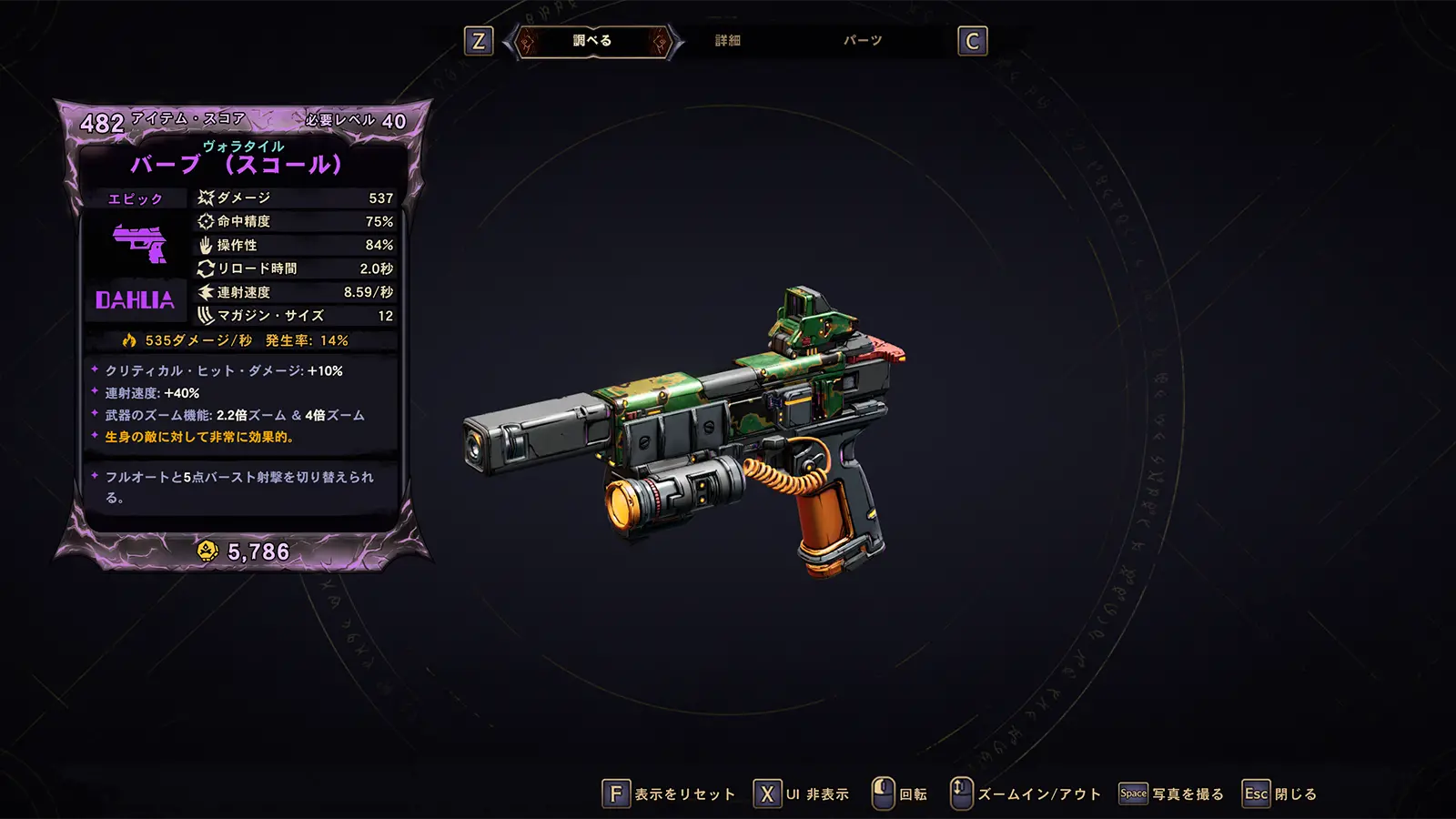Image resolution: width=1456 pixels, height=819 pixels.
Task: Open the パーツ (Parts) tab
Action: coord(862,41)
